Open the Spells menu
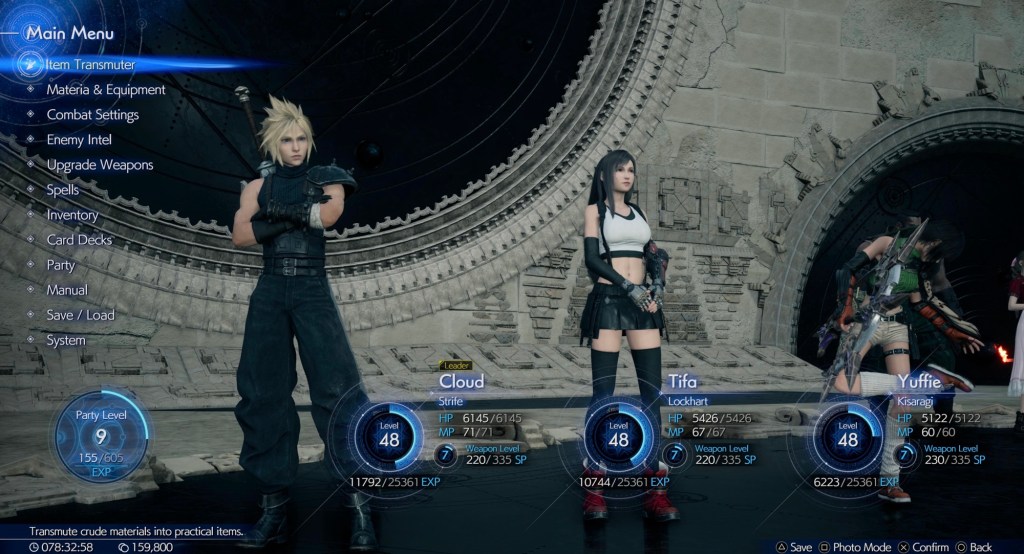 [62, 190]
